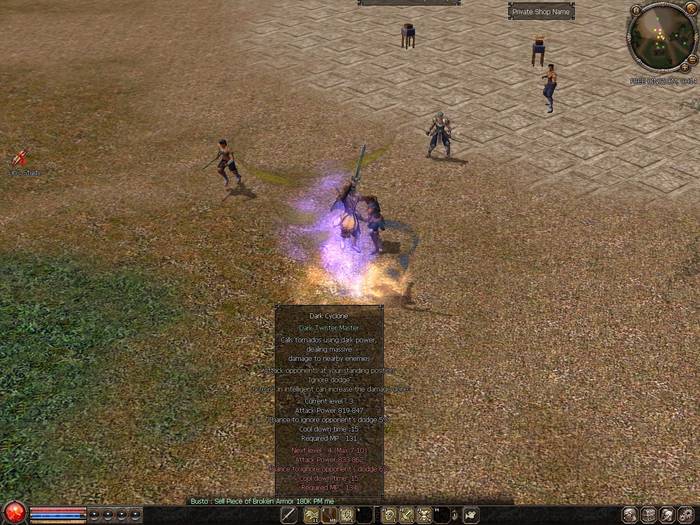This screenshot has height=525, width=700.
Task: Open system options with the gear button
Action: [687, 515]
